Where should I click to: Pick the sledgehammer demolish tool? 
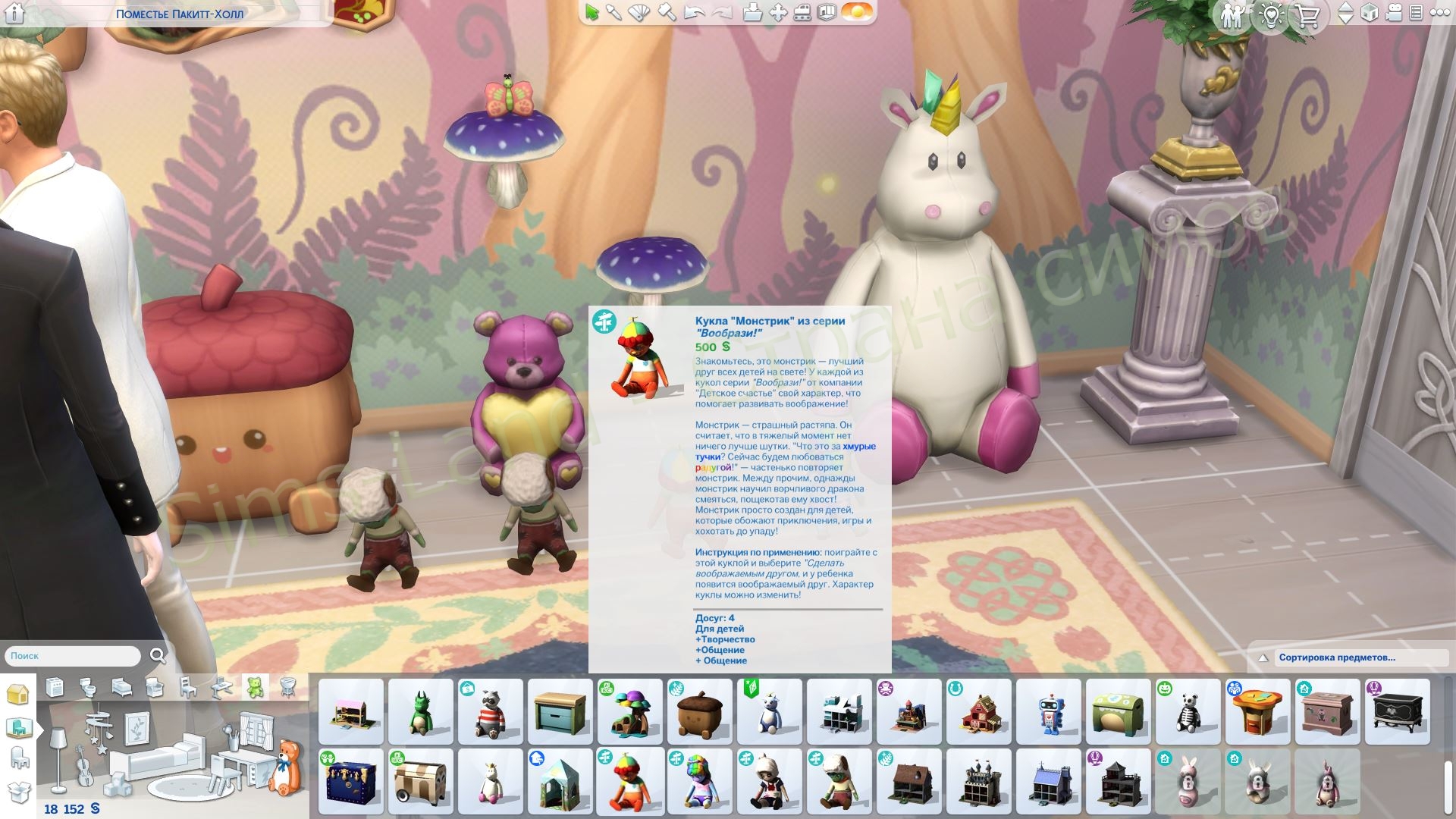click(666, 13)
